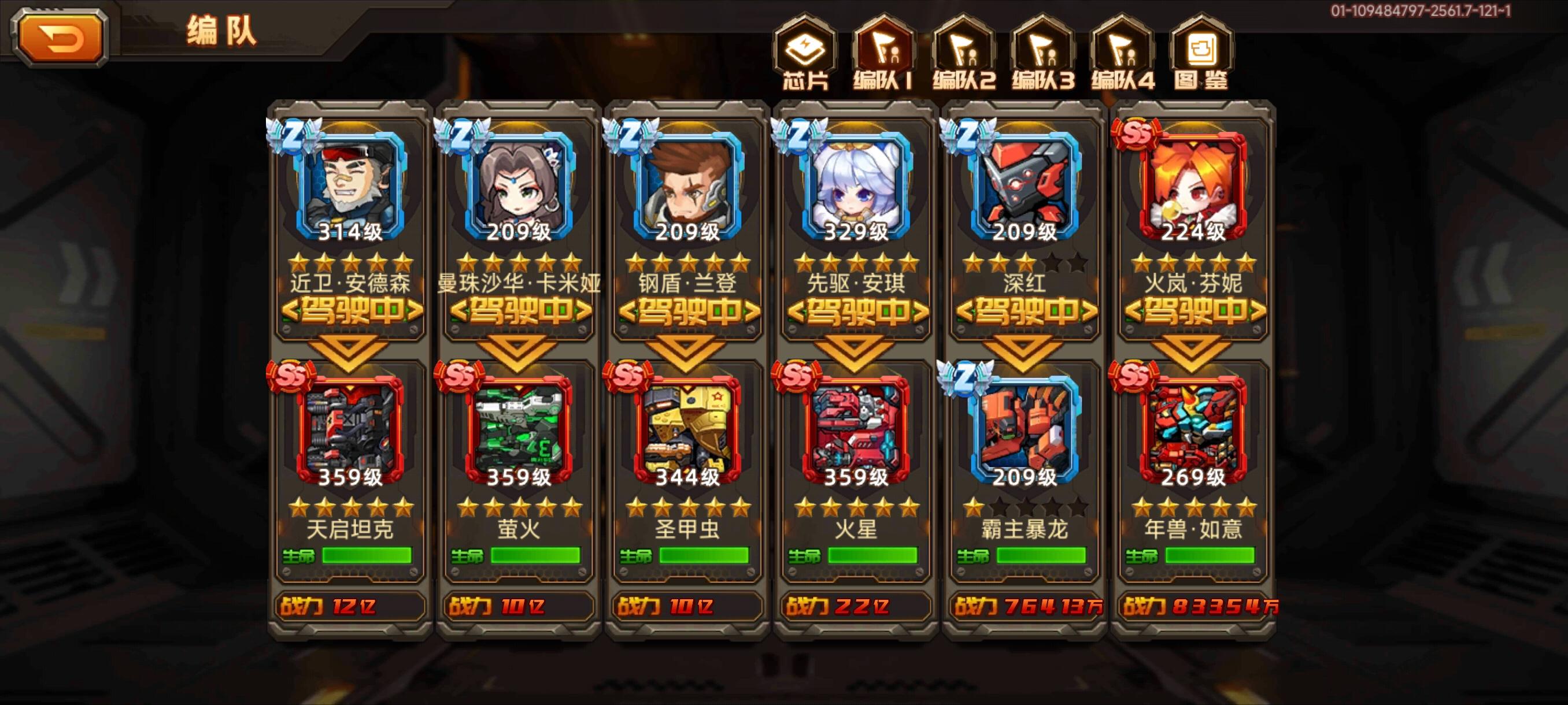Screen dimensions: 1568x705
Task: Click the 驾驶中 button under 近卫·安德森
Action: 350,311
